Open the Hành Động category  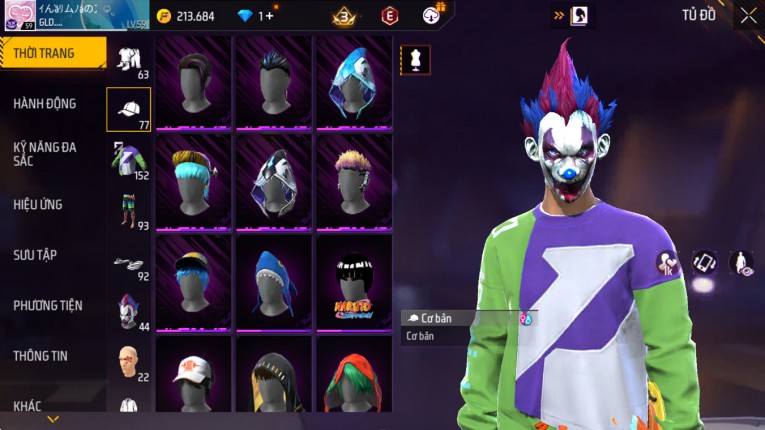(x=45, y=103)
